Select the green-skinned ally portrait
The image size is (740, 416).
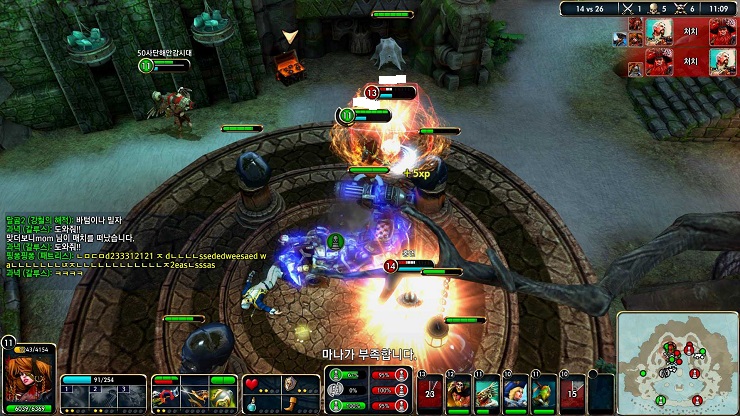[x=545, y=392]
